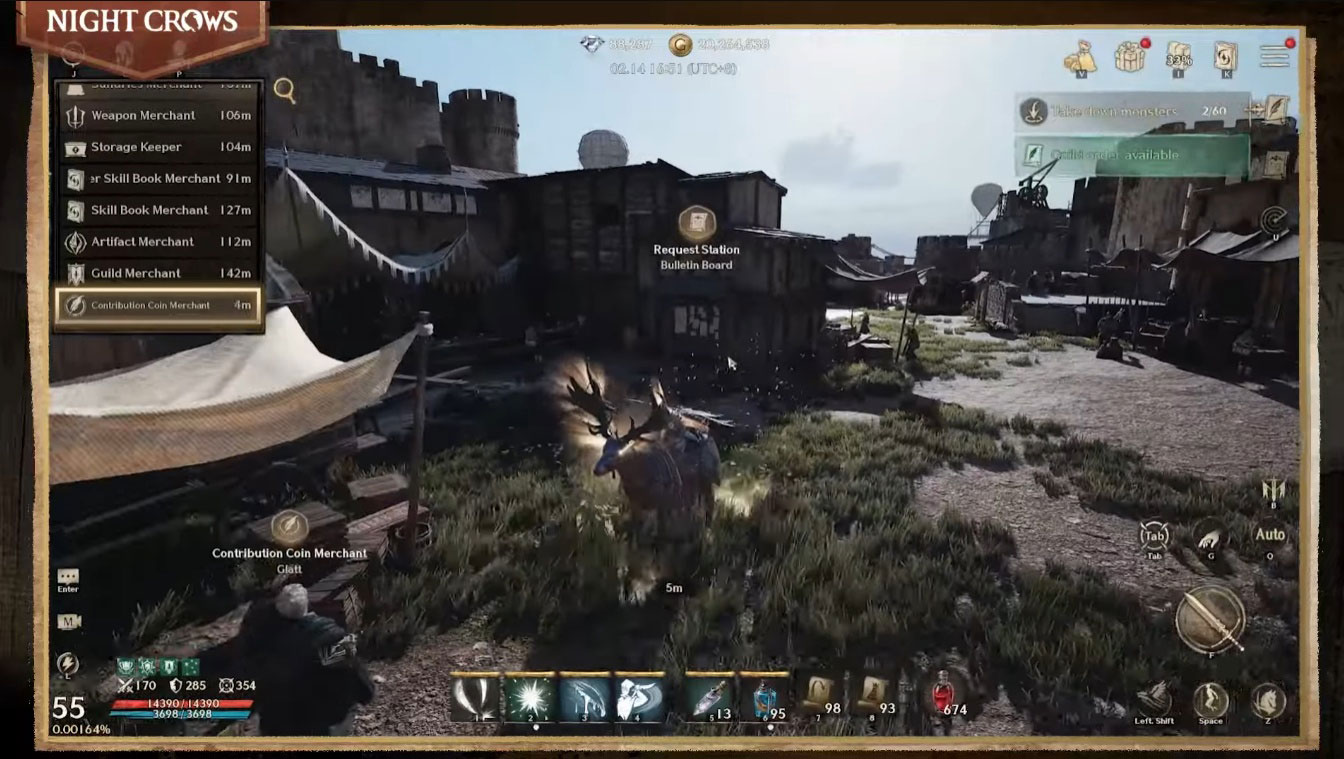Screen dimensions: 1344x759
Task: Open the Guild order available notification
Action: coord(1132,156)
